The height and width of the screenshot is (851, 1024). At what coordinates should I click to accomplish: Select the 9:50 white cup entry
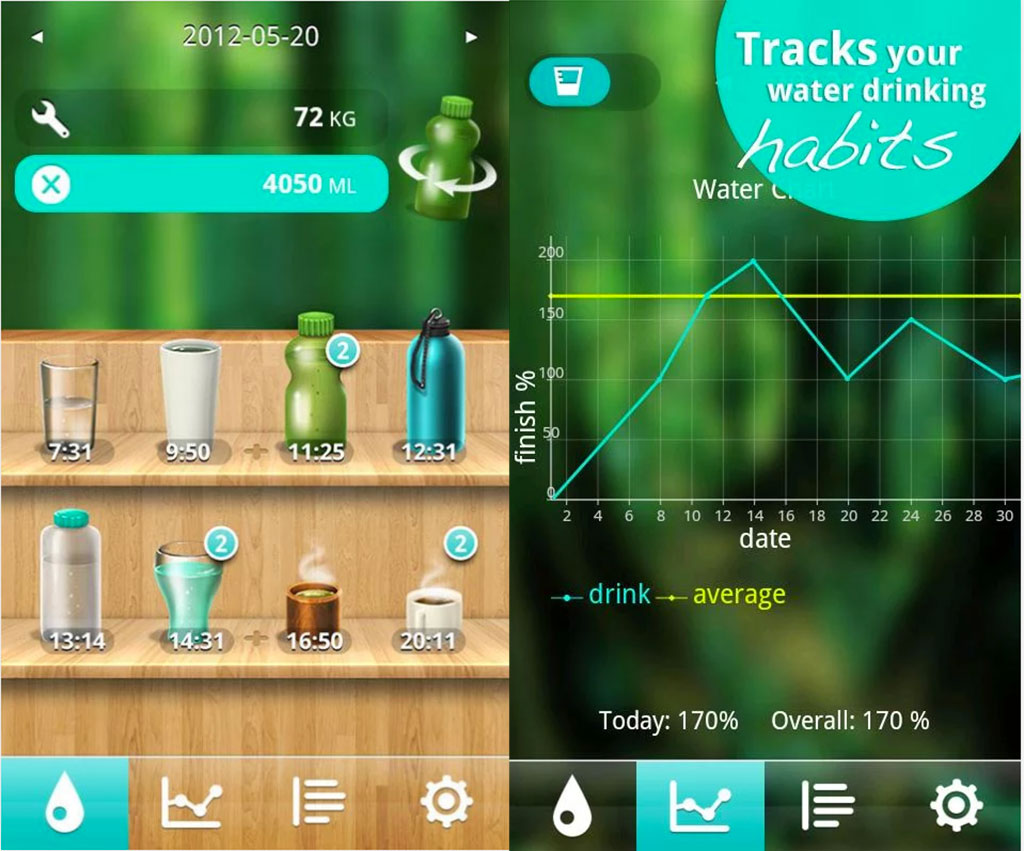coord(189,400)
